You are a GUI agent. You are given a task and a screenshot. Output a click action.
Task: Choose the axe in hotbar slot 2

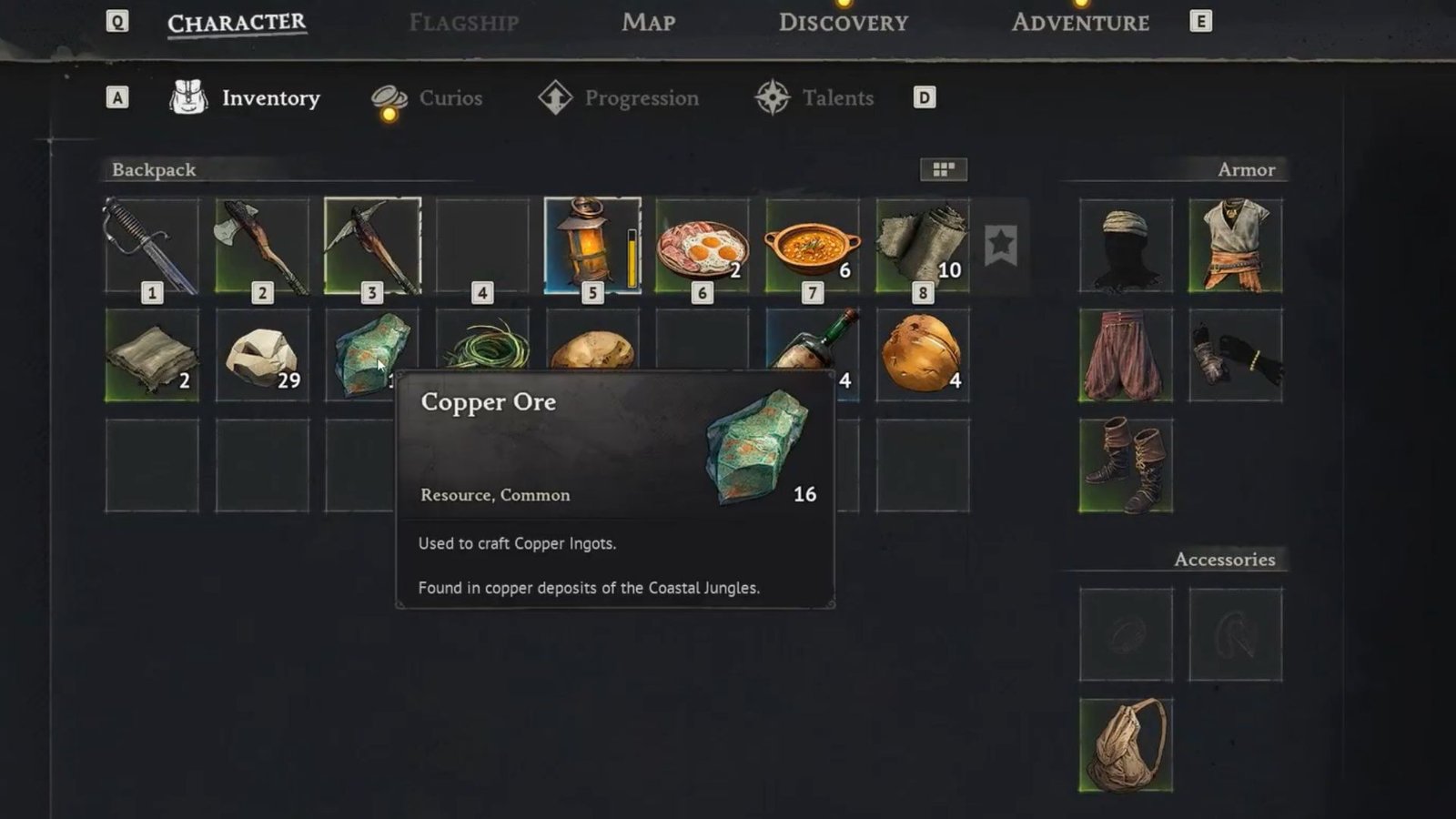[x=262, y=246]
